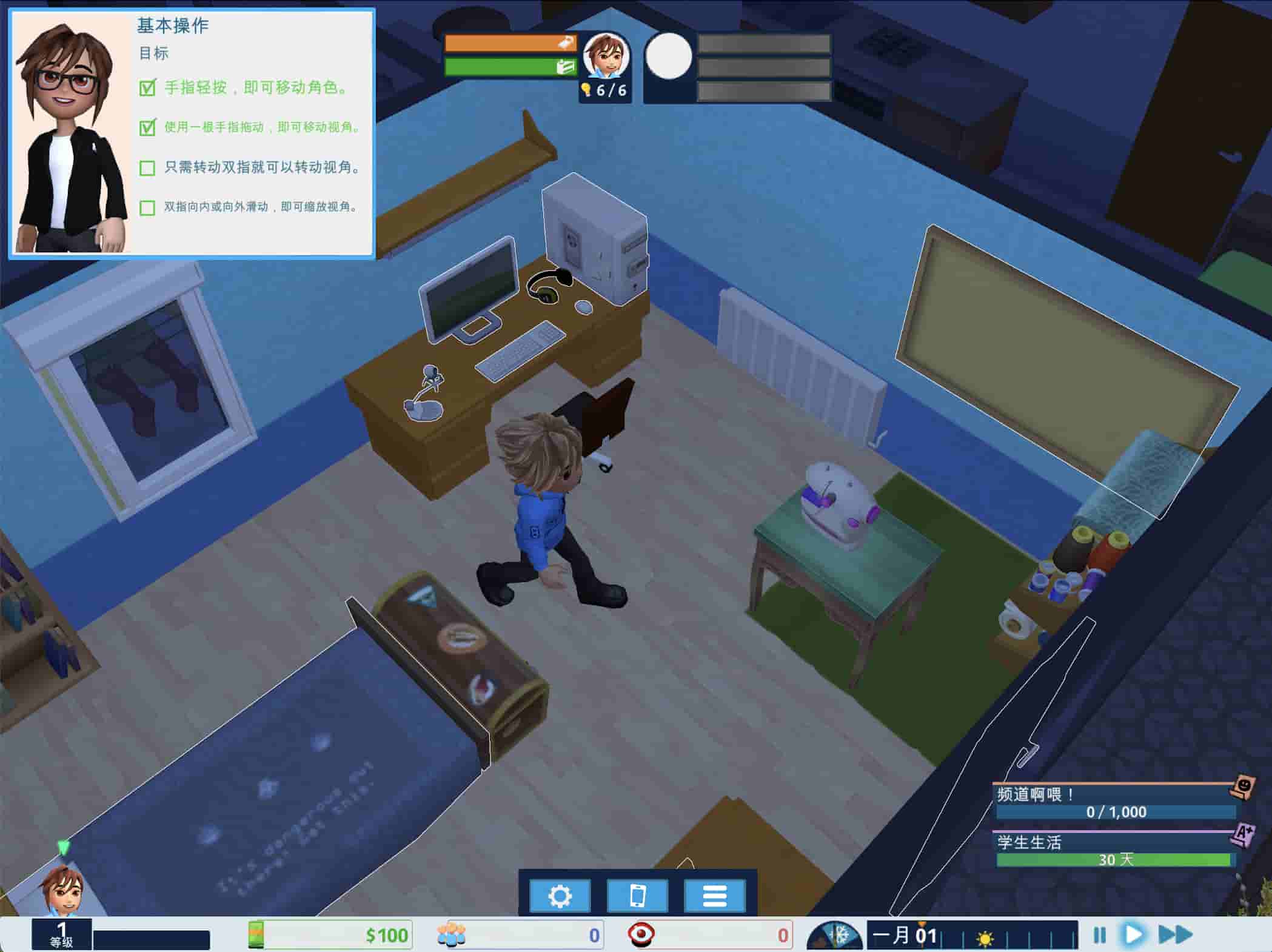The height and width of the screenshot is (952, 1272).
Task: Click the player avatar beside the energy bars
Action: click(x=606, y=56)
